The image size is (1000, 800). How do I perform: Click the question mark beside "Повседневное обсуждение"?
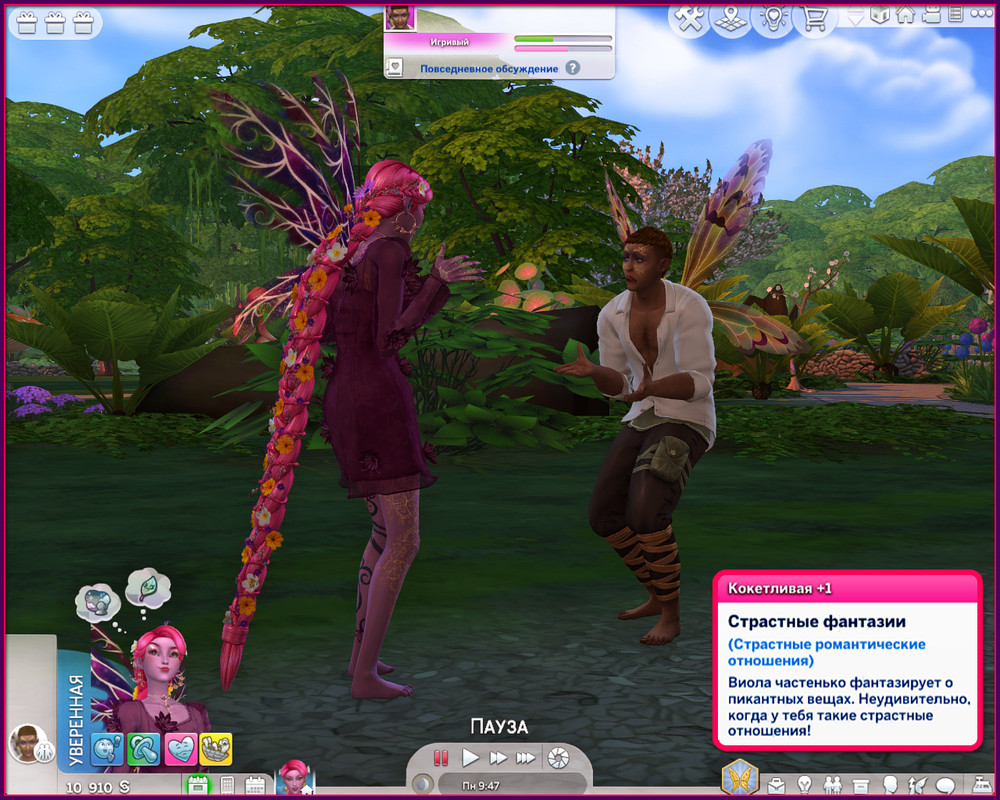[x=572, y=68]
